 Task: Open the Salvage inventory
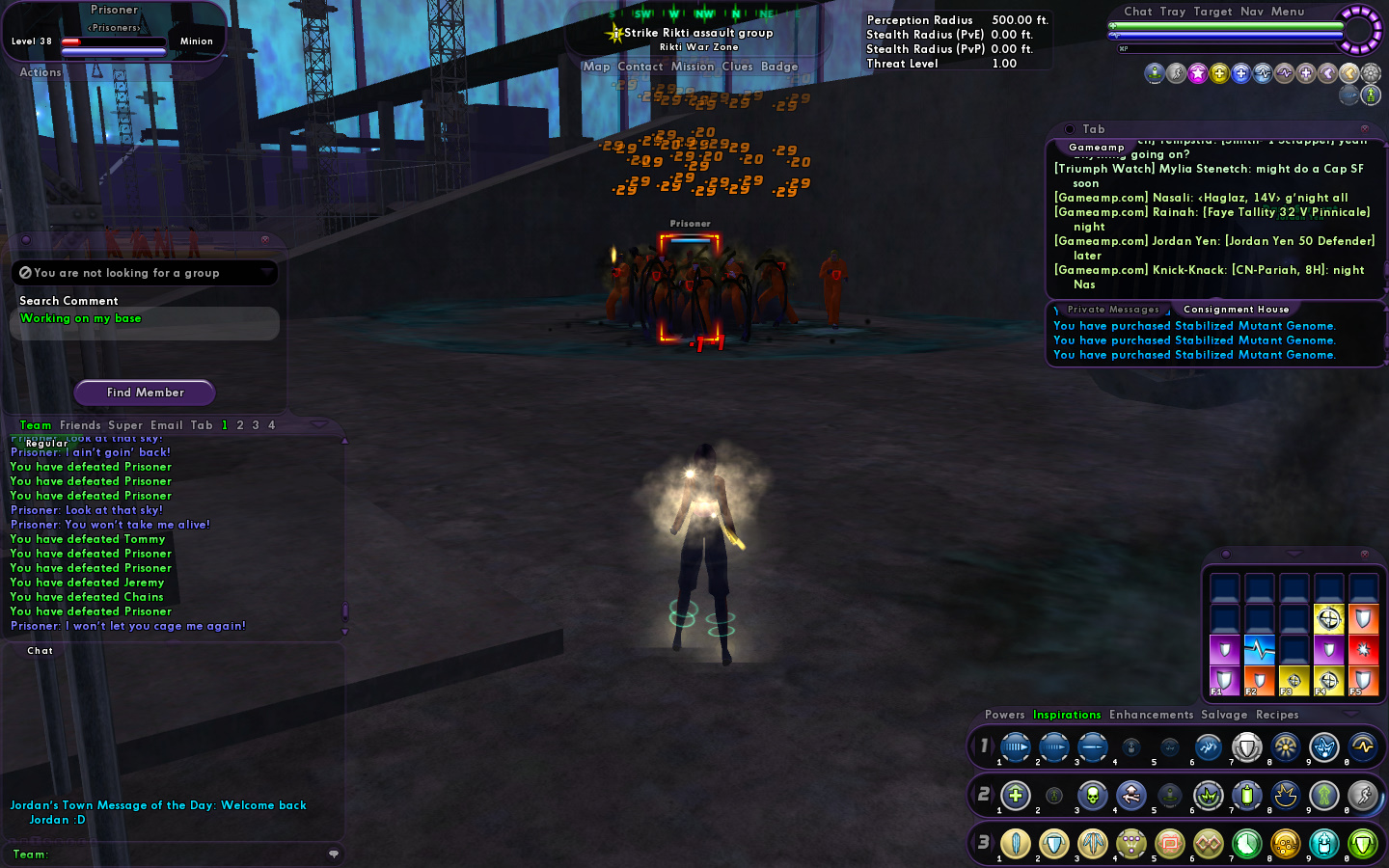[x=1224, y=715]
